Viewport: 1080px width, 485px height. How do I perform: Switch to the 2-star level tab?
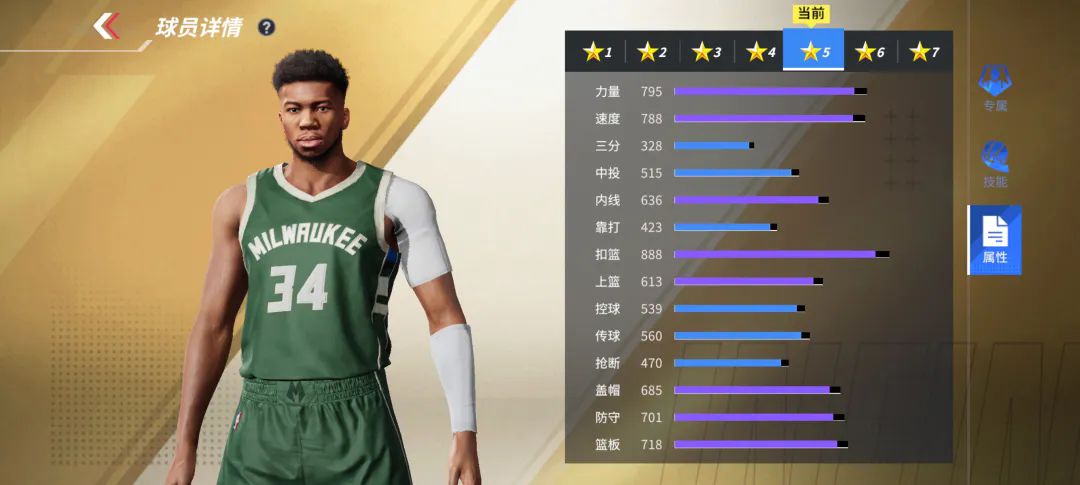(x=652, y=52)
